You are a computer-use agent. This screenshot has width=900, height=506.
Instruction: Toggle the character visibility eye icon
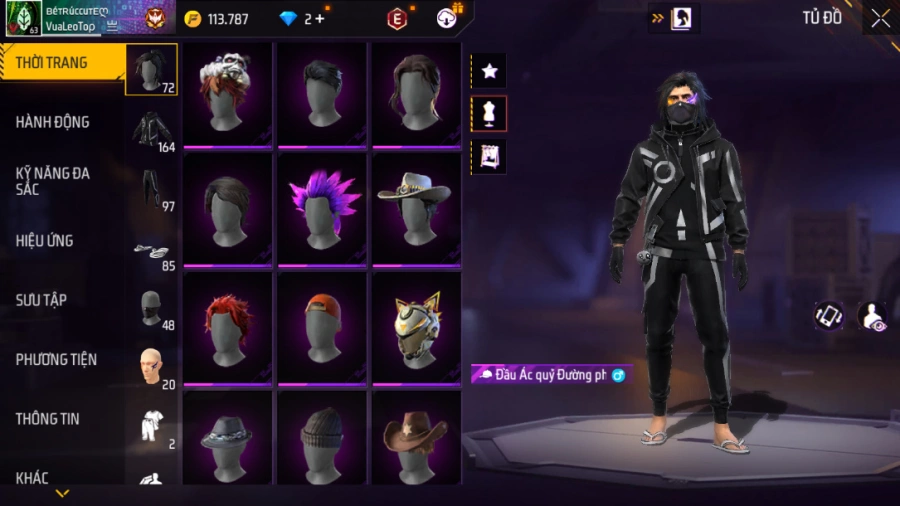click(871, 317)
